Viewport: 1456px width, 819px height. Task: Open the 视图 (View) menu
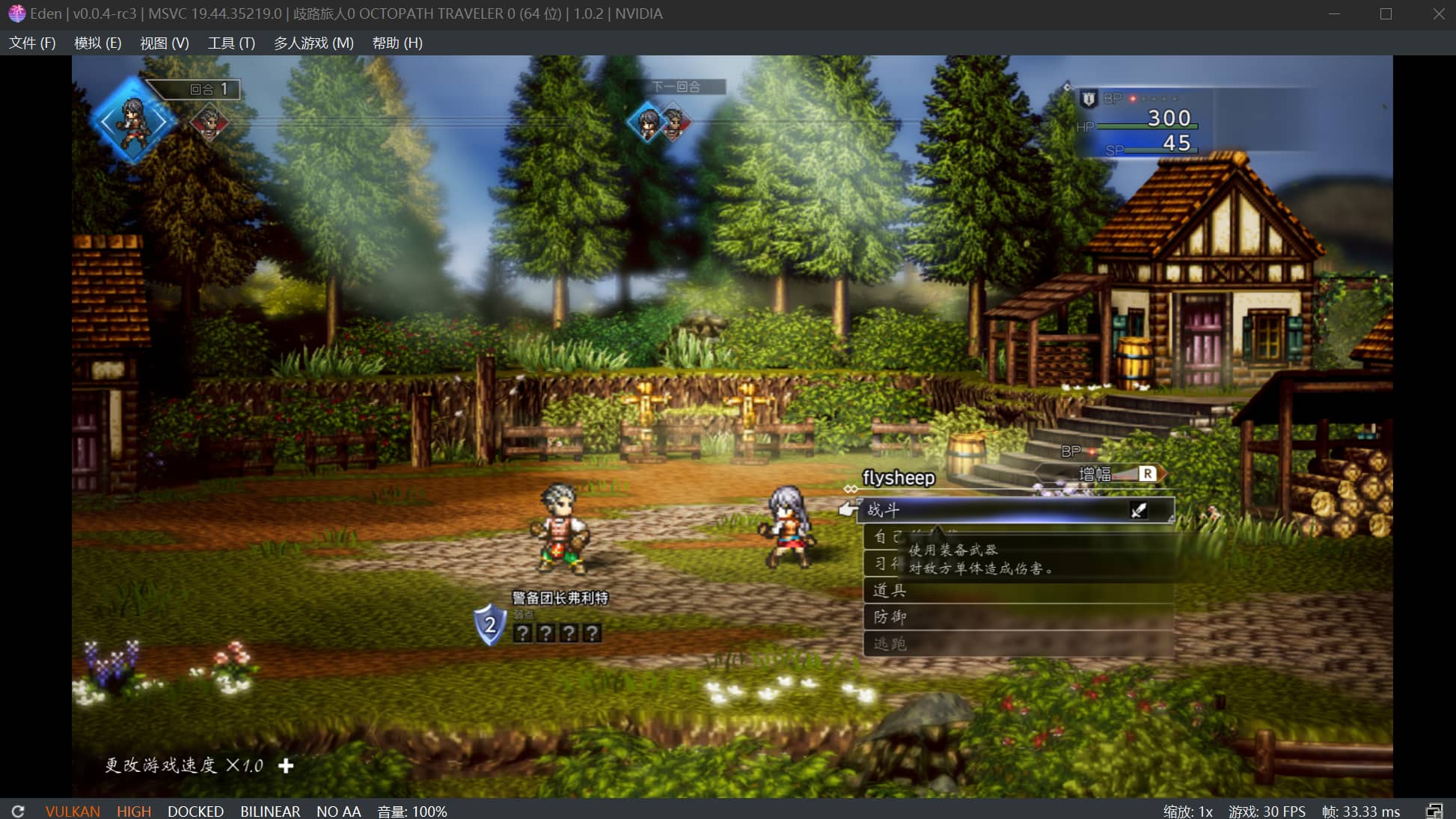point(164,43)
